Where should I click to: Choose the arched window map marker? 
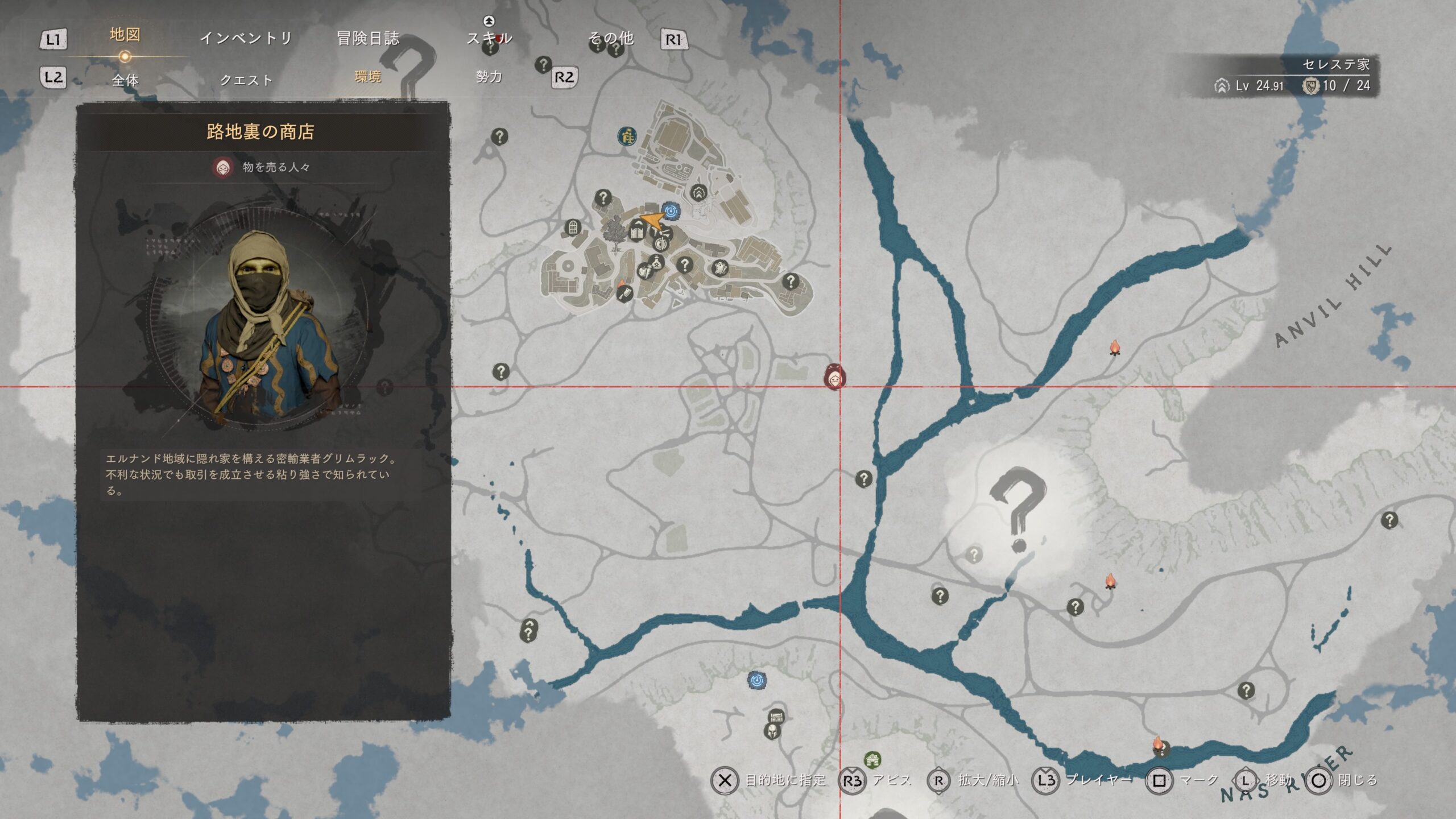(x=573, y=228)
